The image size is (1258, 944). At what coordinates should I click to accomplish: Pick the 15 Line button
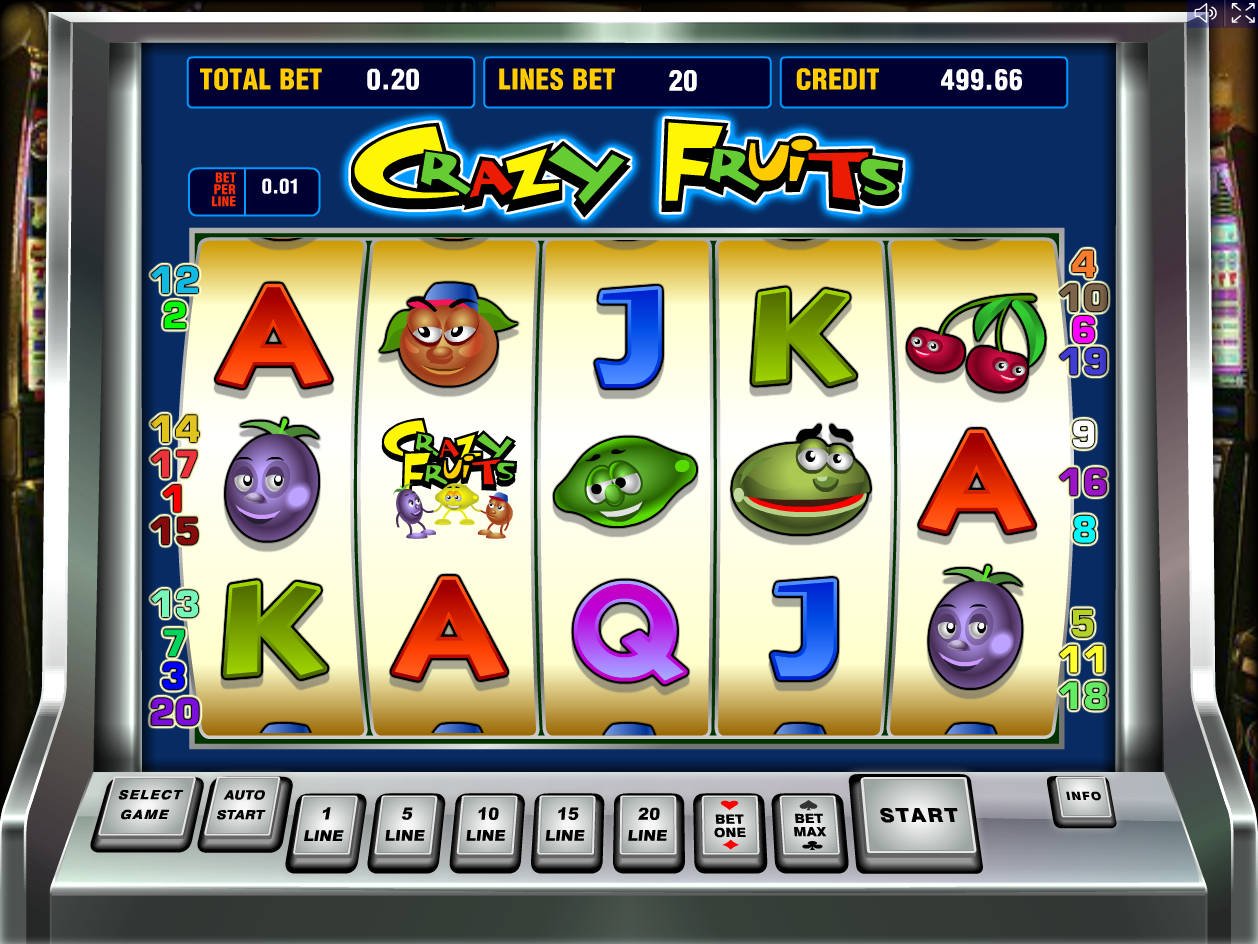[567, 826]
